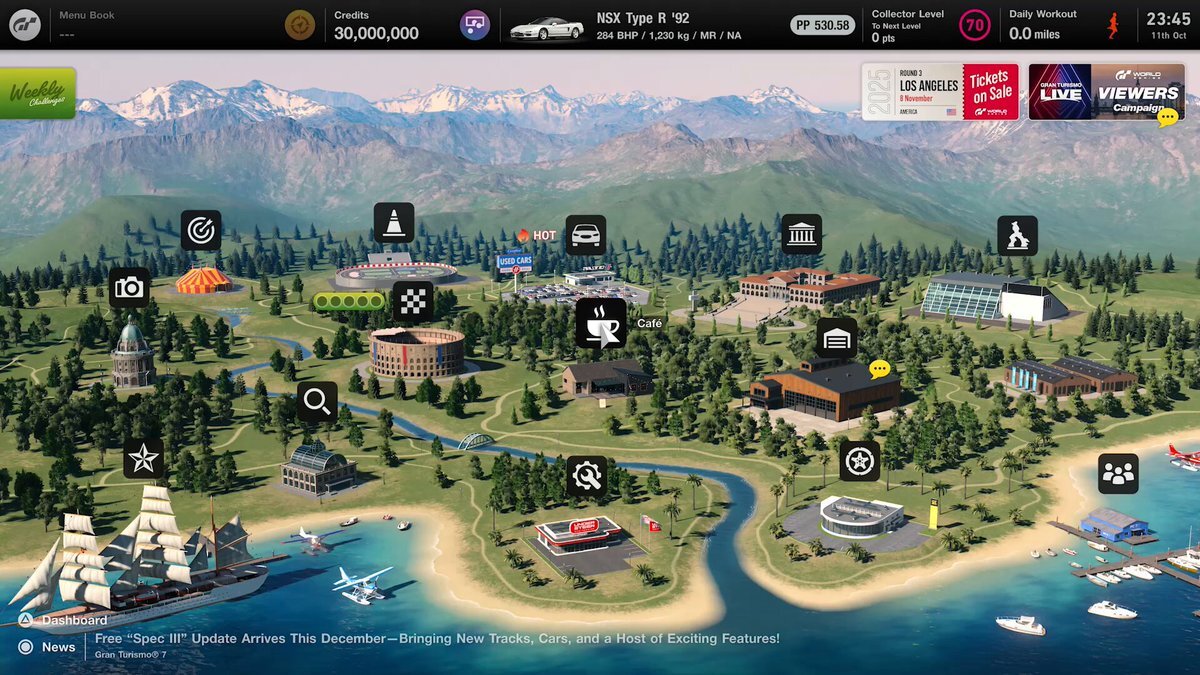Select the Scapes camera icon
The width and height of the screenshot is (1200, 675).
(x=129, y=288)
